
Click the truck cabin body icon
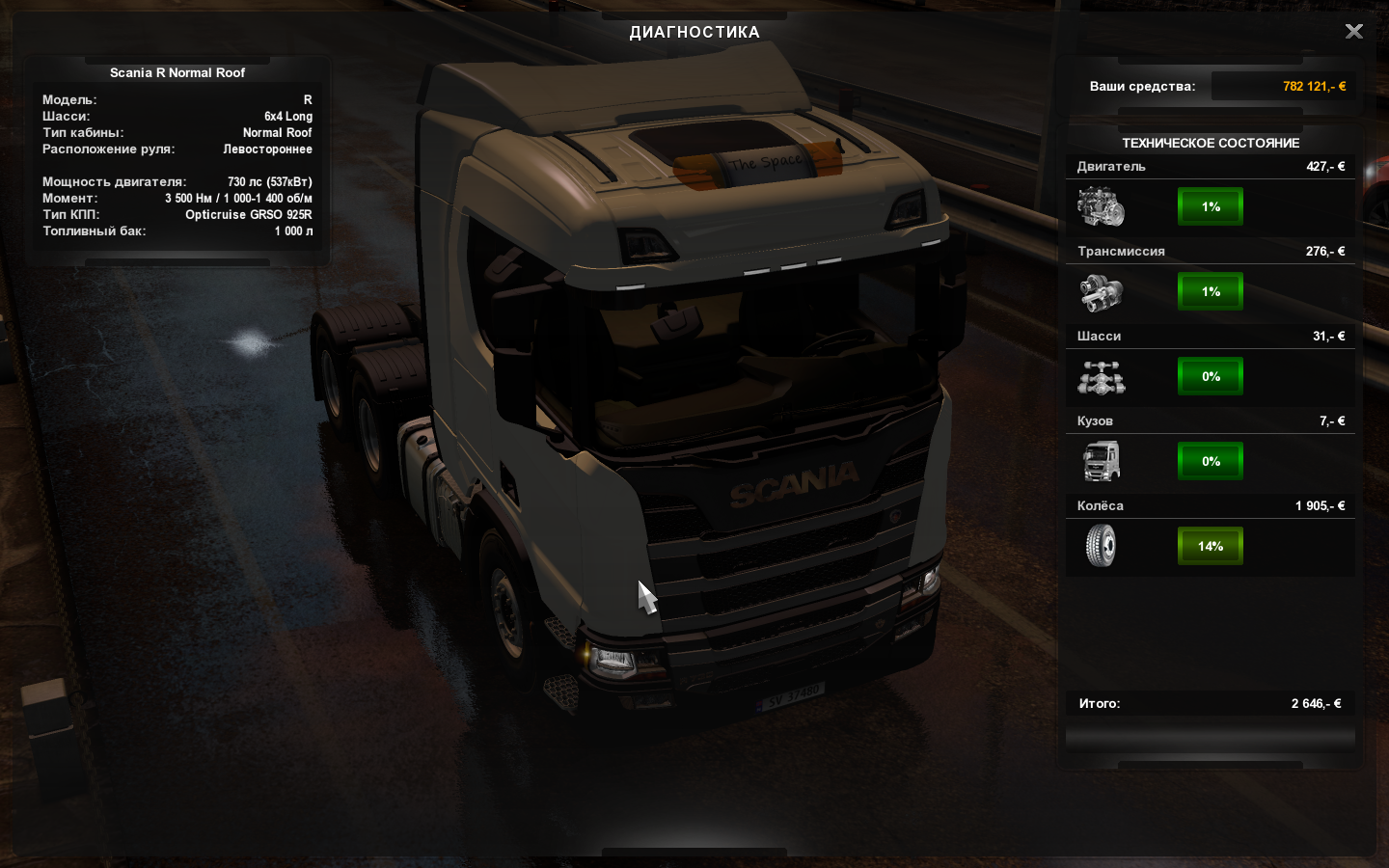click(1101, 461)
